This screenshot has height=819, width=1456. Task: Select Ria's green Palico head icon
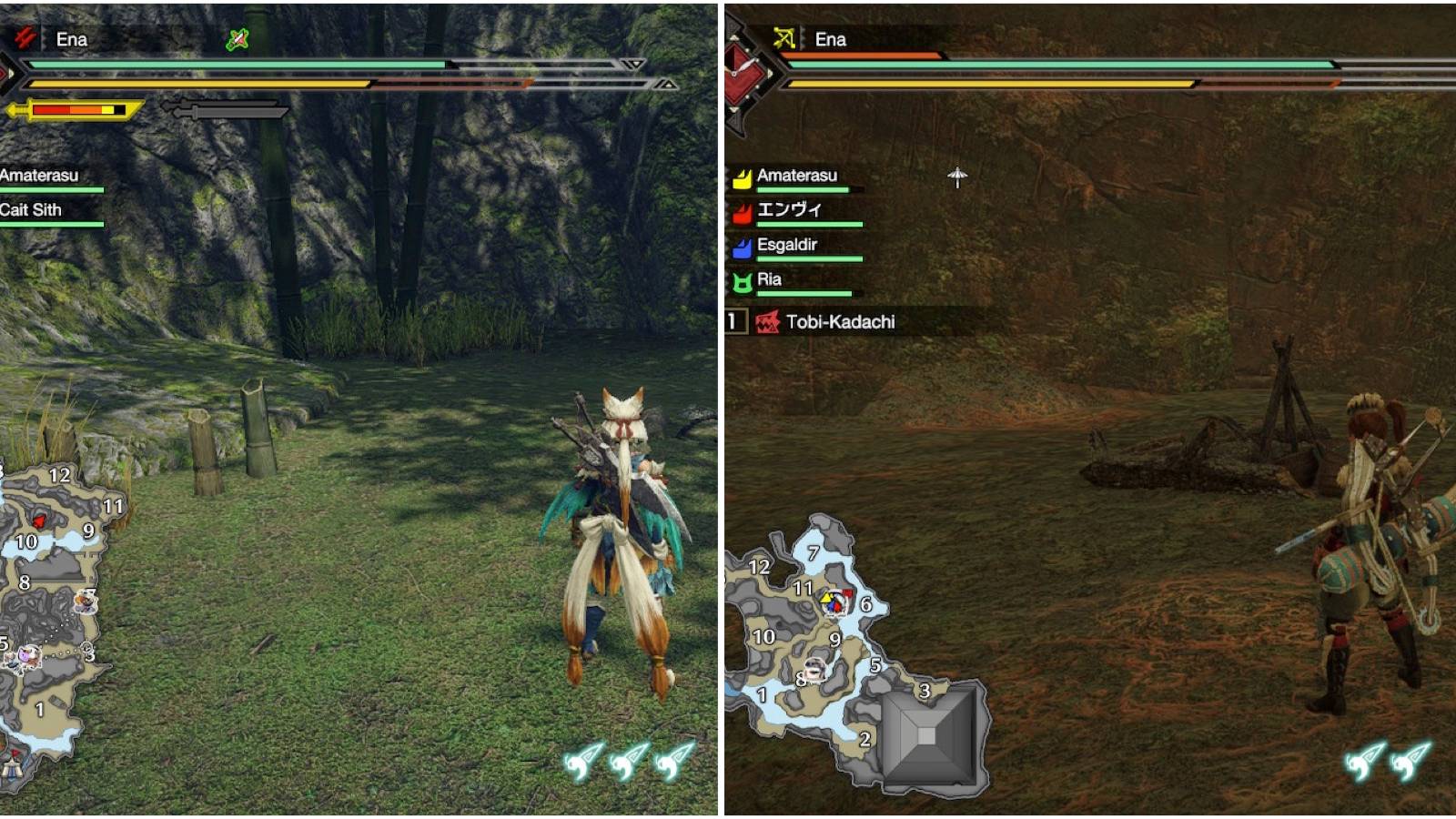click(x=742, y=280)
